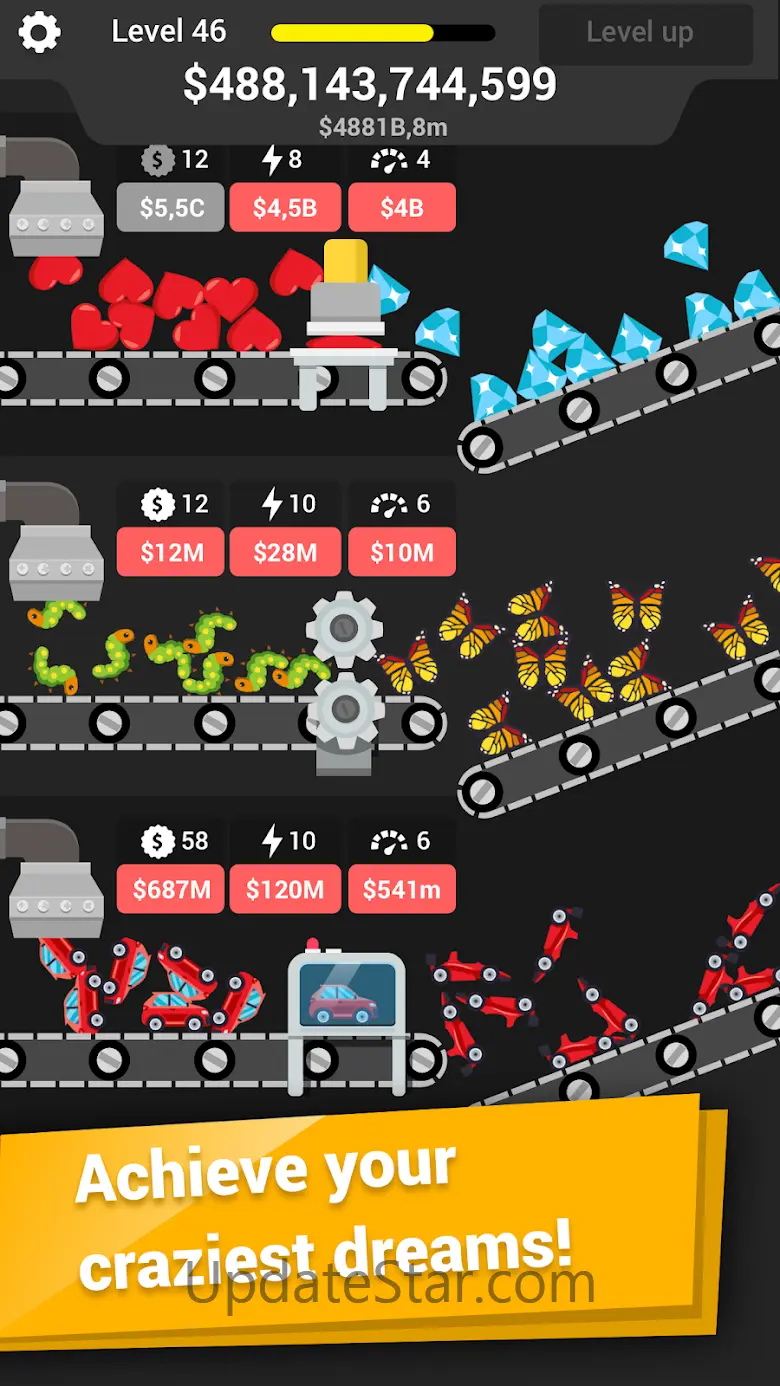
Task: Choose the $541m speed upgrade
Action: [x=402, y=889]
